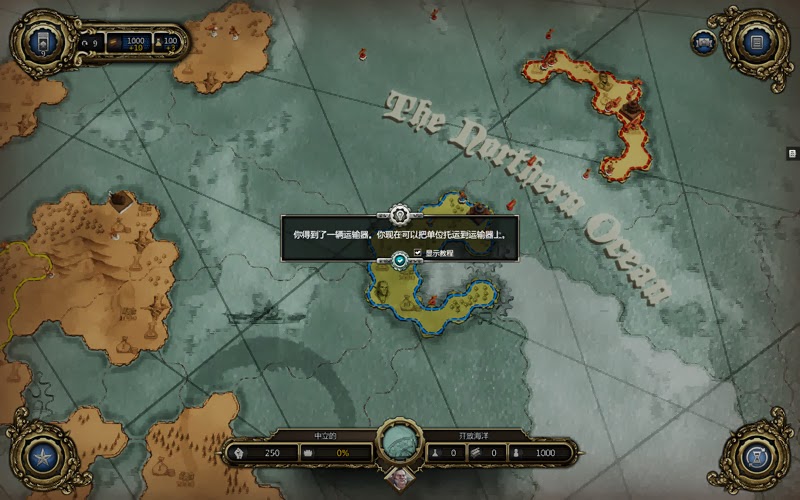The image size is (800, 500).
Task: Open the round card button in the top-left corner
Action: pyautogui.click(x=42, y=42)
